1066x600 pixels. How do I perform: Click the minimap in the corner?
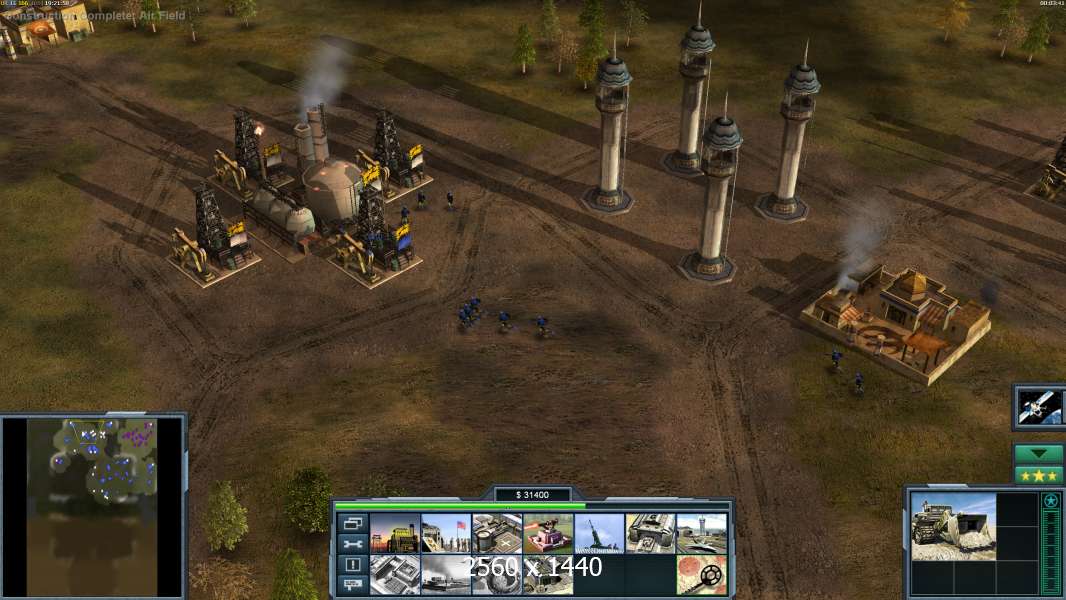[93, 506]
